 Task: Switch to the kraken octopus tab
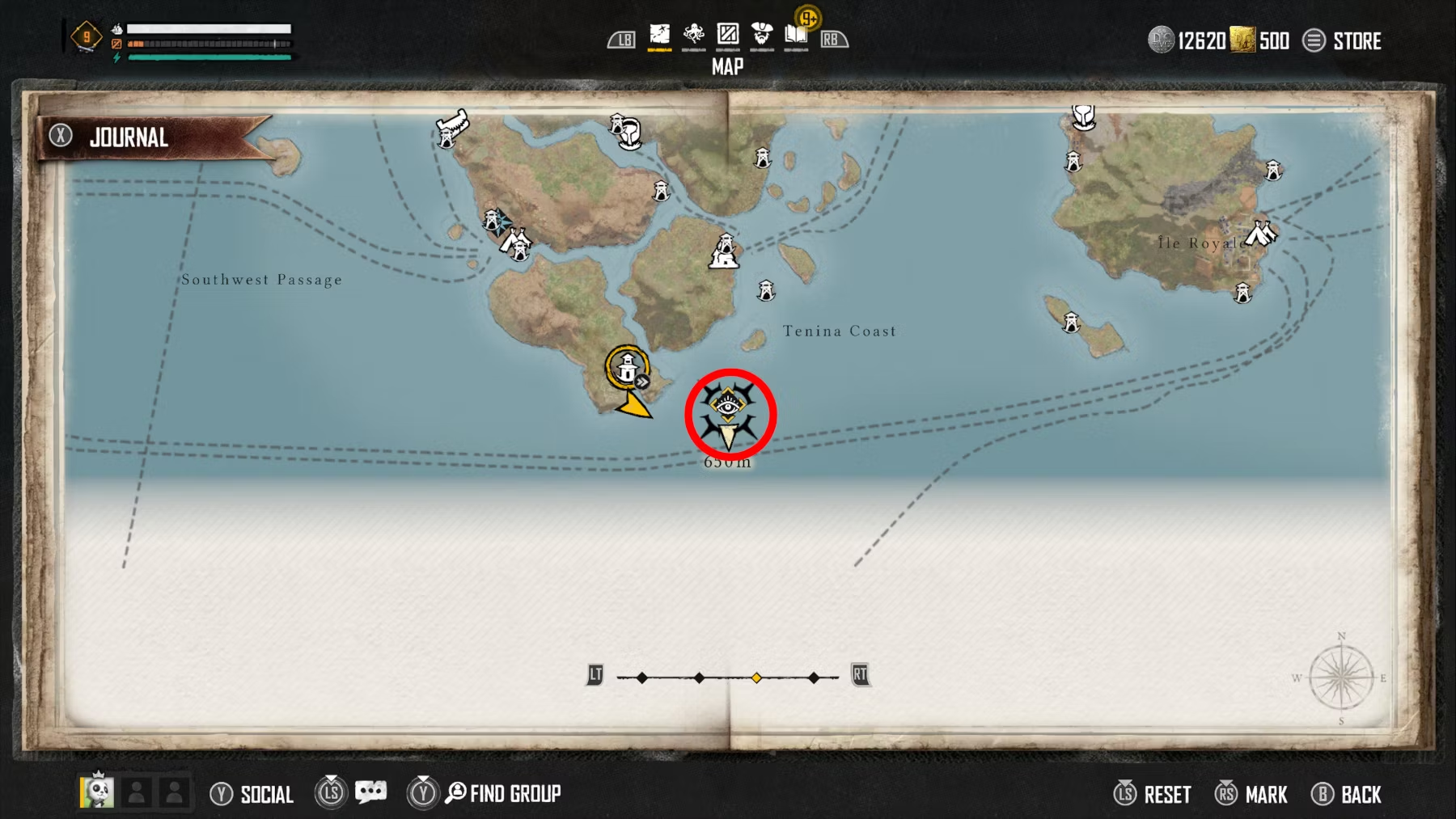(693, 36)
